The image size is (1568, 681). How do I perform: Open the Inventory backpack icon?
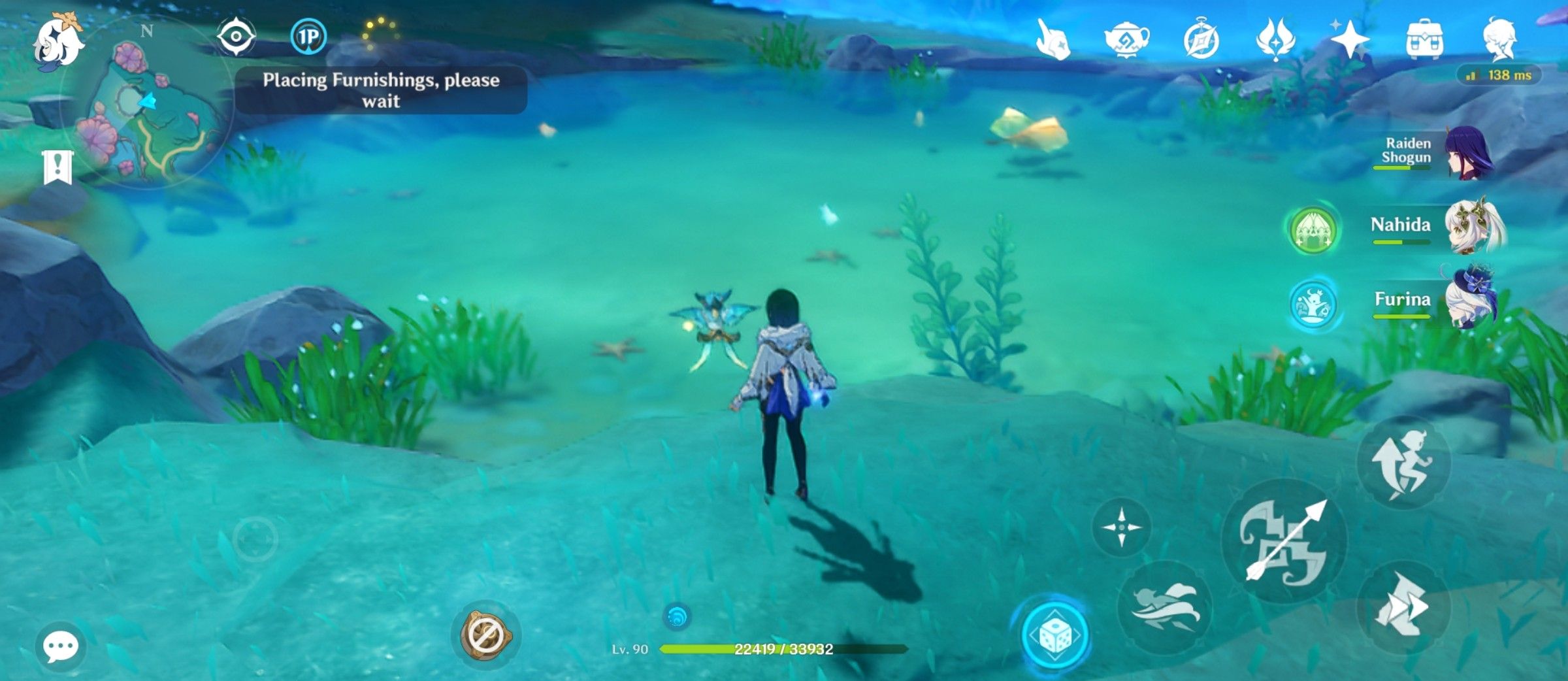click(1427, 41)
